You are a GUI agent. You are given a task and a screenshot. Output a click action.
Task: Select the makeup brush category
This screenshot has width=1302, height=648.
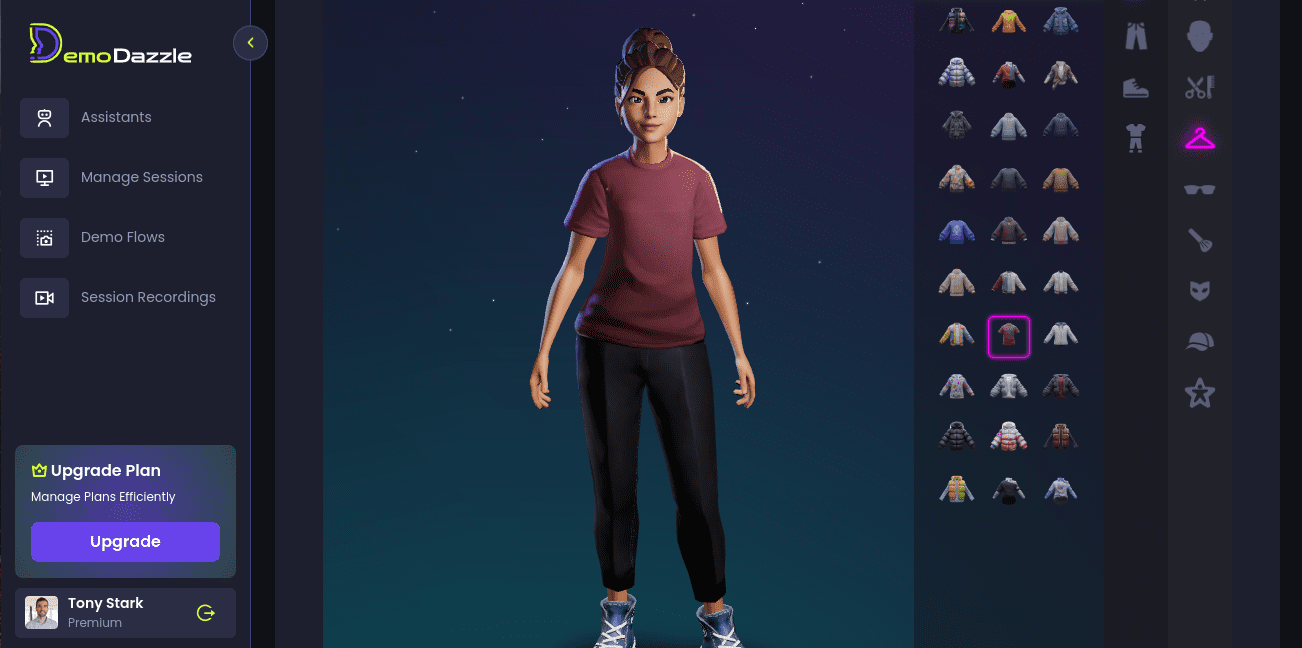pos(1199,240)
